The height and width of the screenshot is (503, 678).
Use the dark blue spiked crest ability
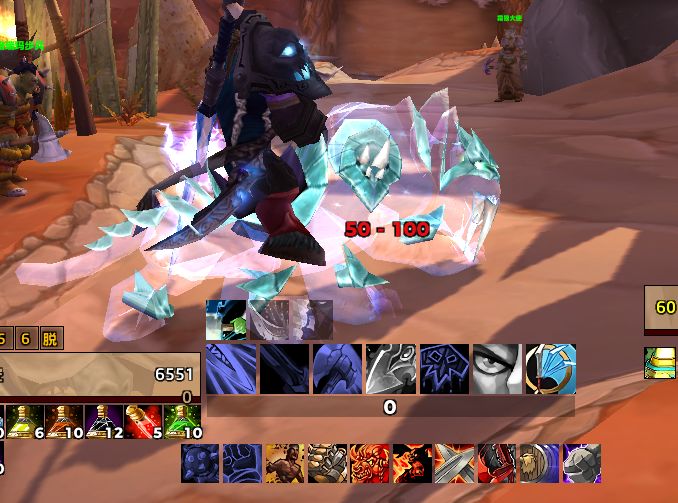tap(444, 369)
